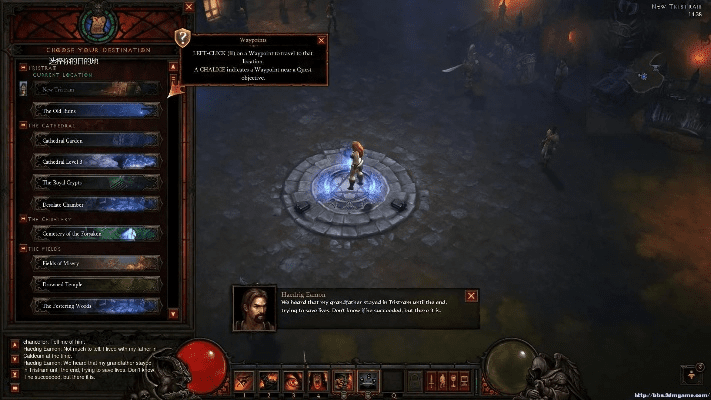This screenshot has height=400, width=711.
Task: Collapse The Fields waypoint group
Action: (22, 249)
